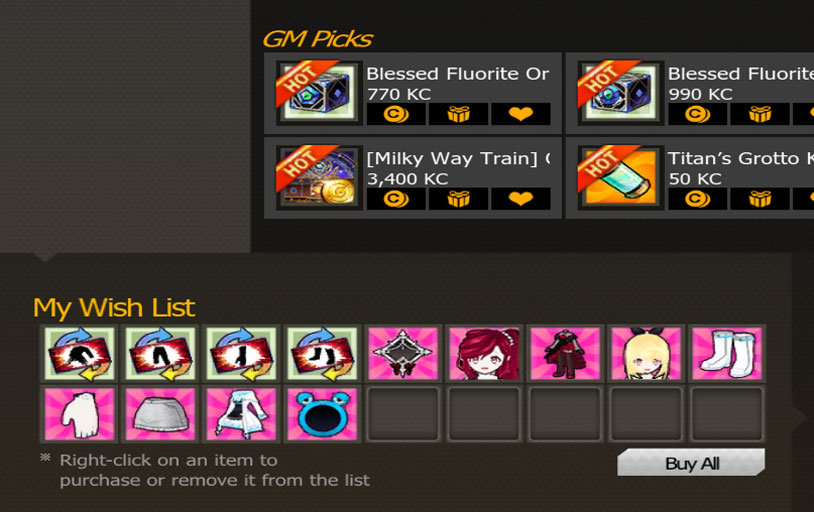Add 770 KC Blessed Fluorite to wish list
Image resolution: width=814 pixels, height=512 pixels.
point(520,114)
